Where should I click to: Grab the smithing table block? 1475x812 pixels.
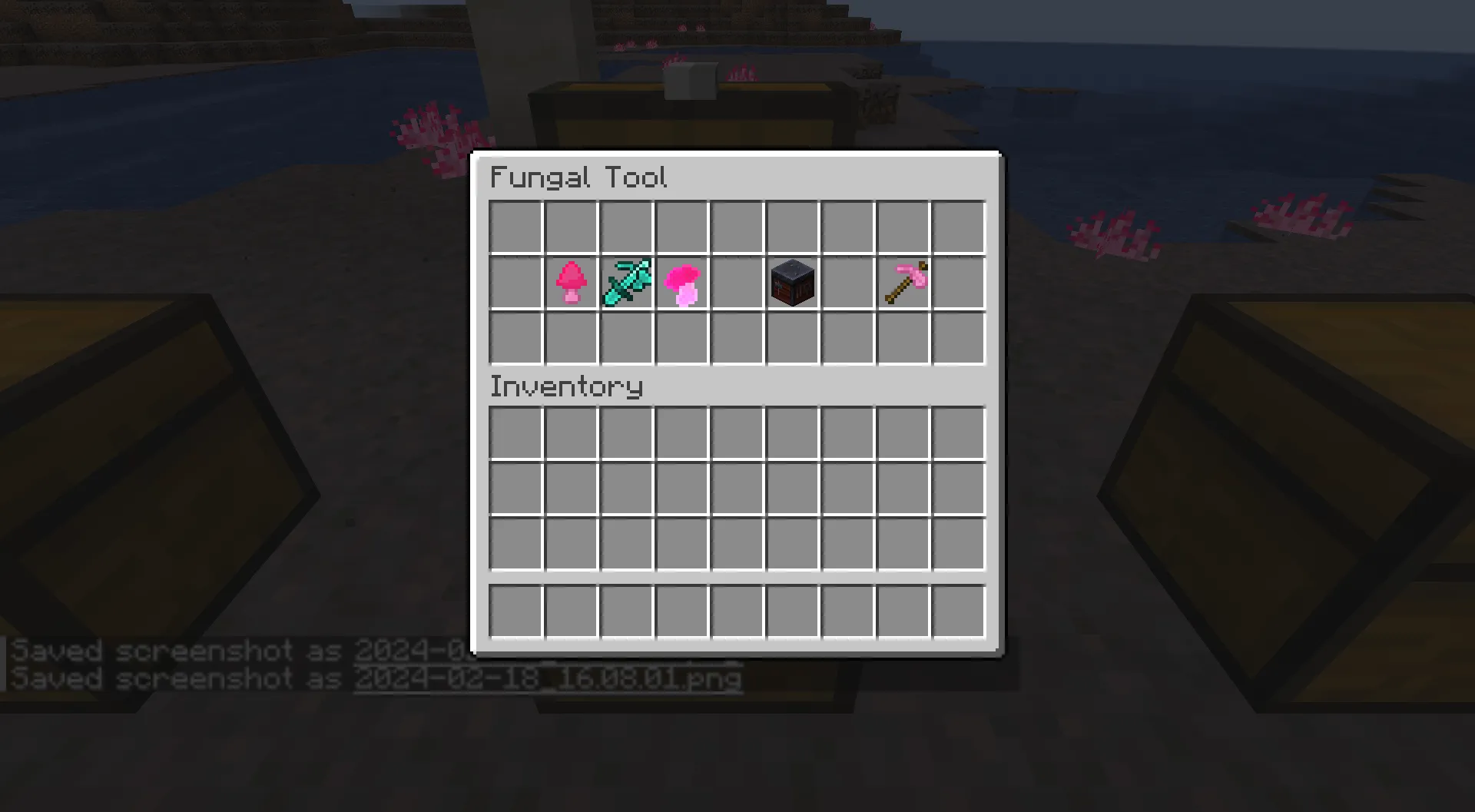pyautogui.click(x=793, y=282)
